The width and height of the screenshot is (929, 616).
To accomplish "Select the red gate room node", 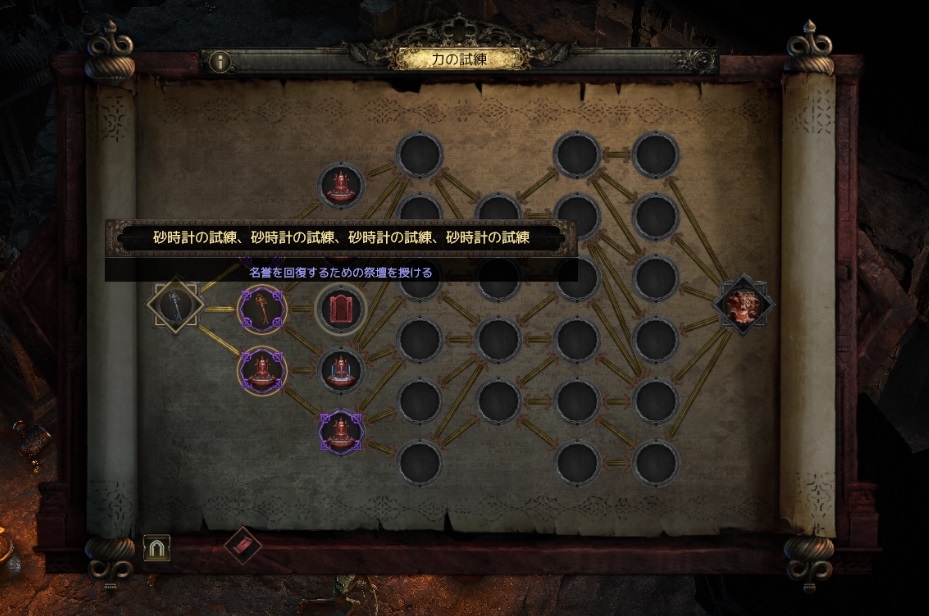I will tap(341, 309).
